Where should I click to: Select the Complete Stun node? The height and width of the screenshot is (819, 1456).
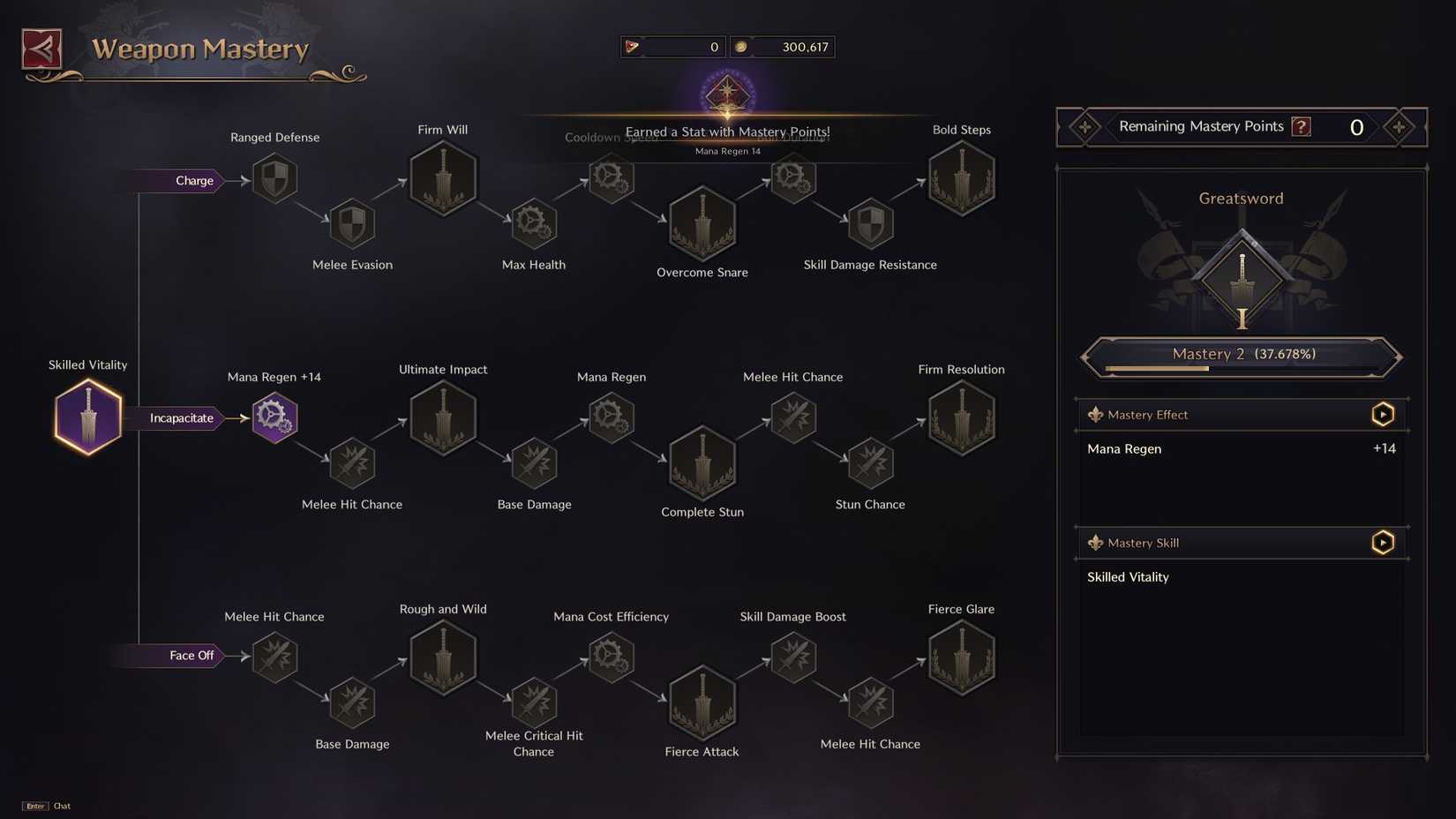click(702, 463)
